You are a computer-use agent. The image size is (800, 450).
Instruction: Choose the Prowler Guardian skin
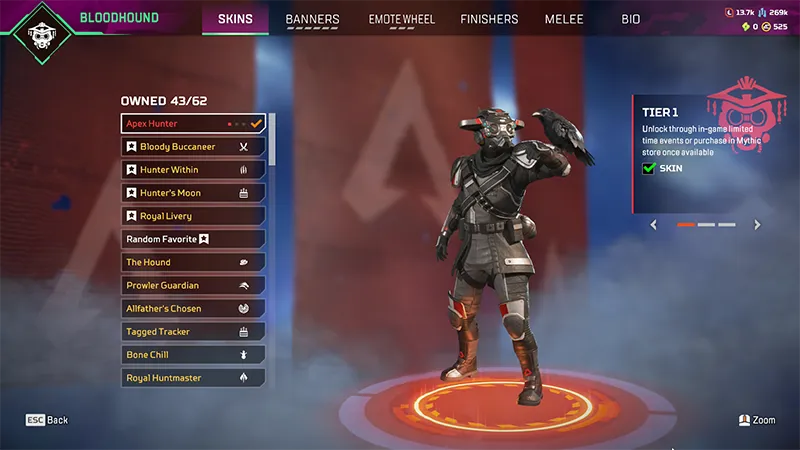[x=193, y=285]
